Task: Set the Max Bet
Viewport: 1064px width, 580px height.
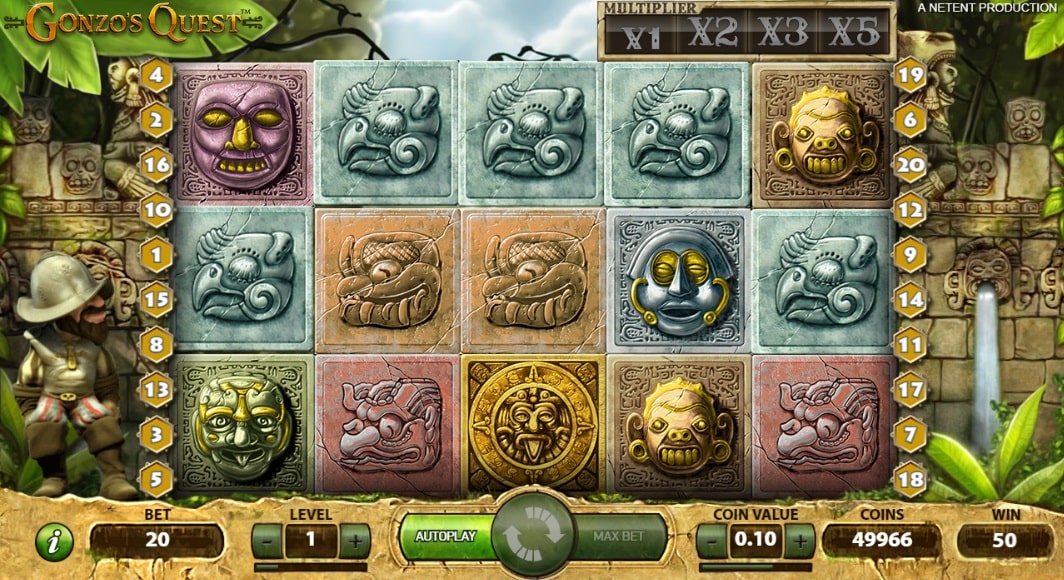Action: coord(617,537)
